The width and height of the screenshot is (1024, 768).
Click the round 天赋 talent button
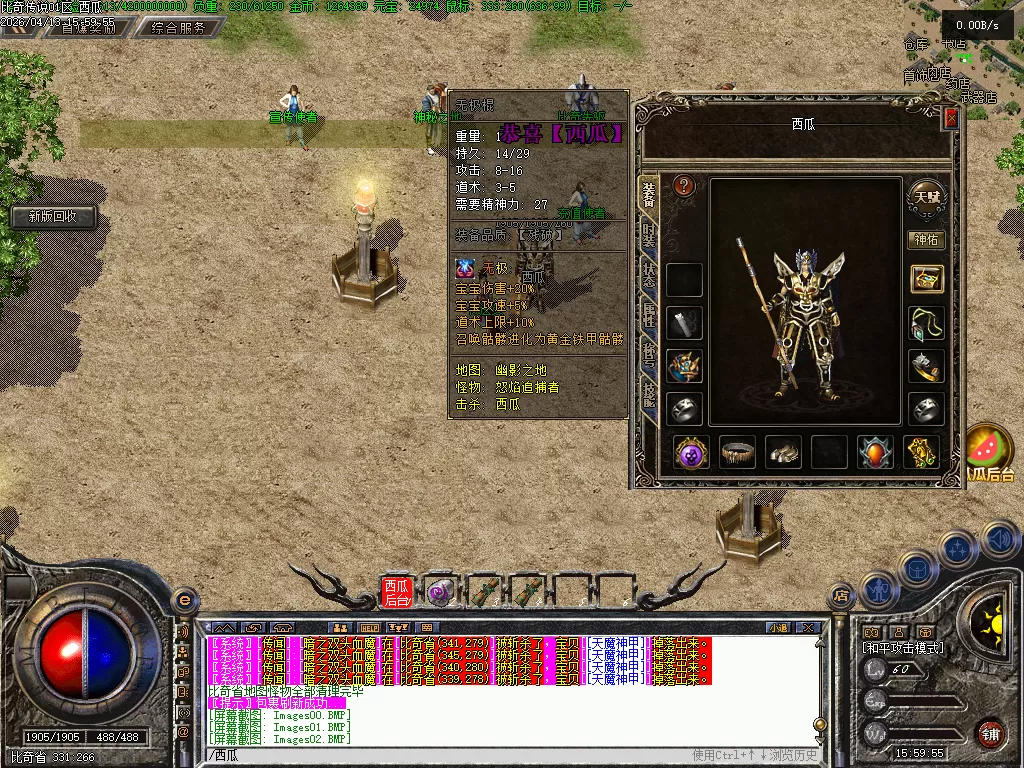click(926, 196)
